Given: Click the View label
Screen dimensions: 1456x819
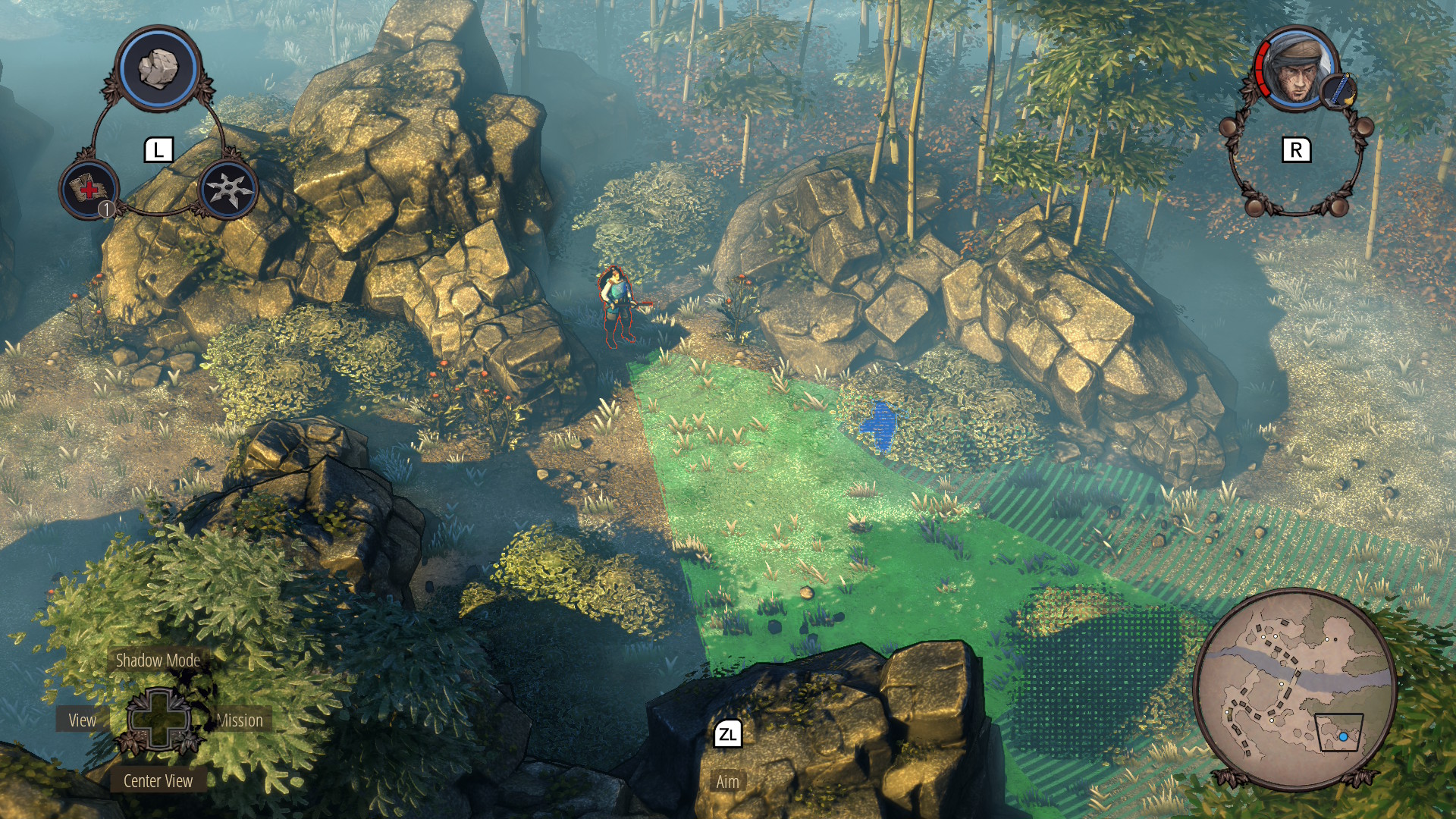Looking at the screenshot, I should click(82, 720).
